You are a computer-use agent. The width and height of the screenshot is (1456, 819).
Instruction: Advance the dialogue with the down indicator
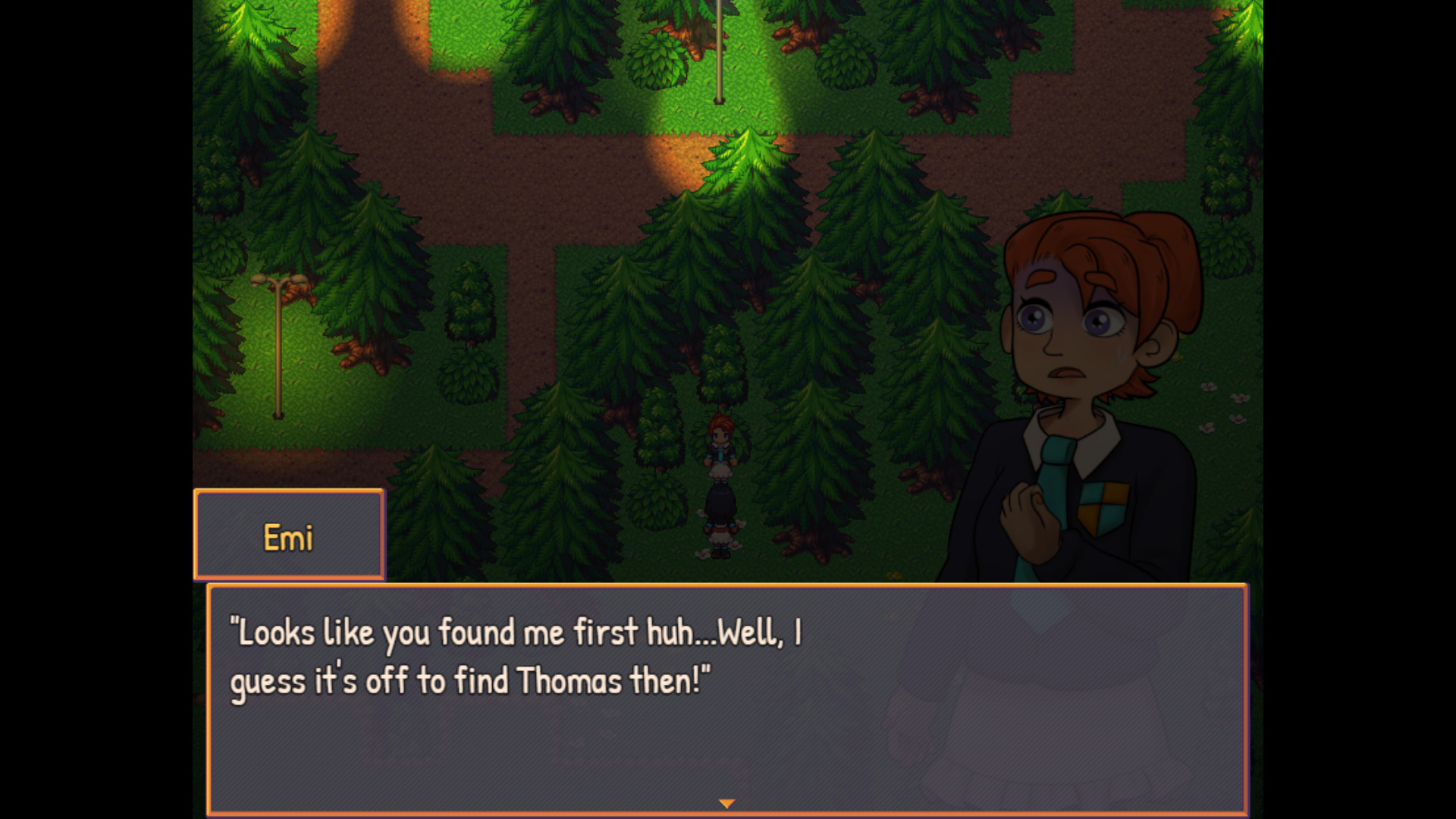point(727,802)
